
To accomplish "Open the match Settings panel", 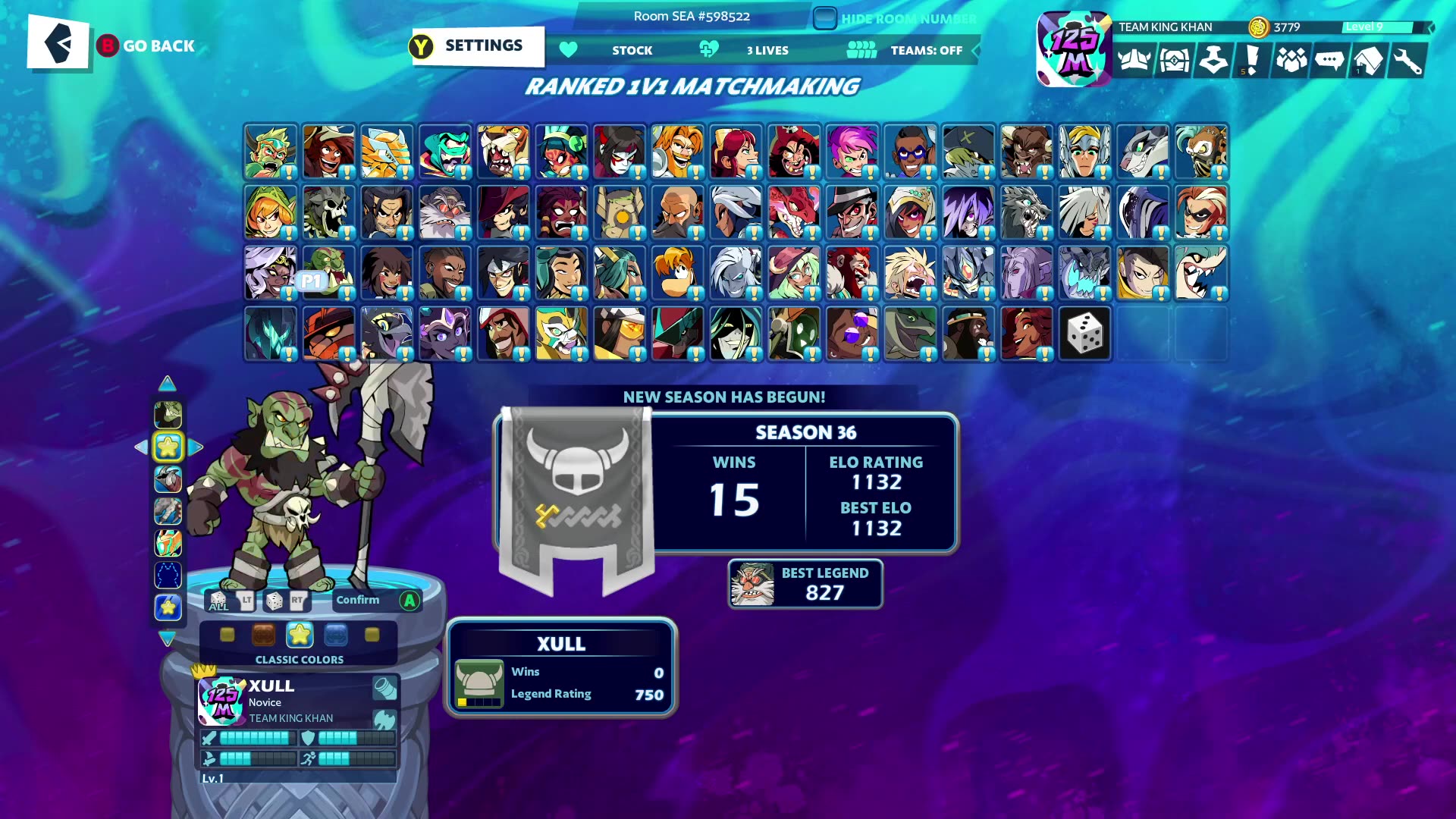I will (478, 46).
